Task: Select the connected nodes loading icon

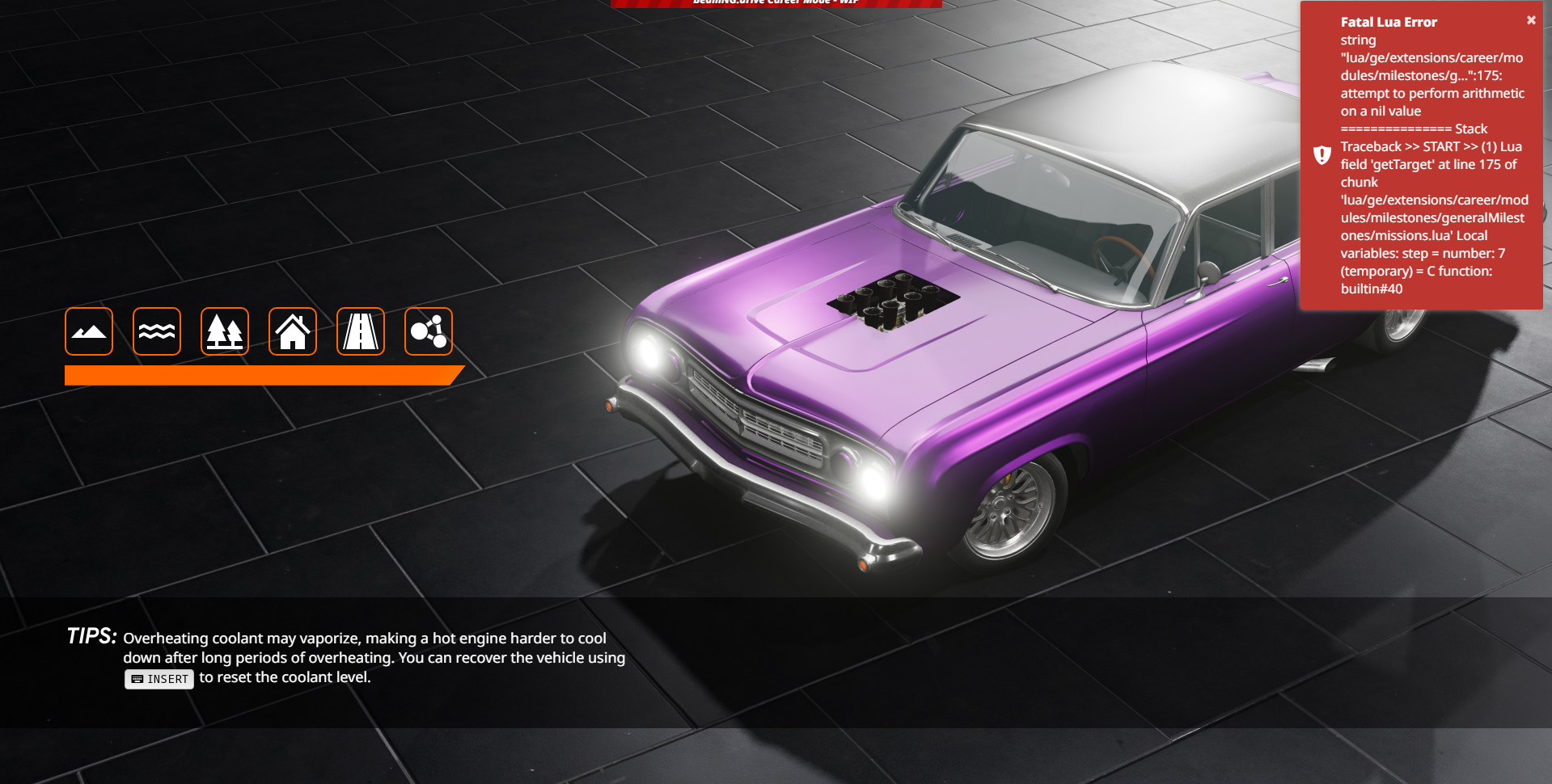Action: 429,331
